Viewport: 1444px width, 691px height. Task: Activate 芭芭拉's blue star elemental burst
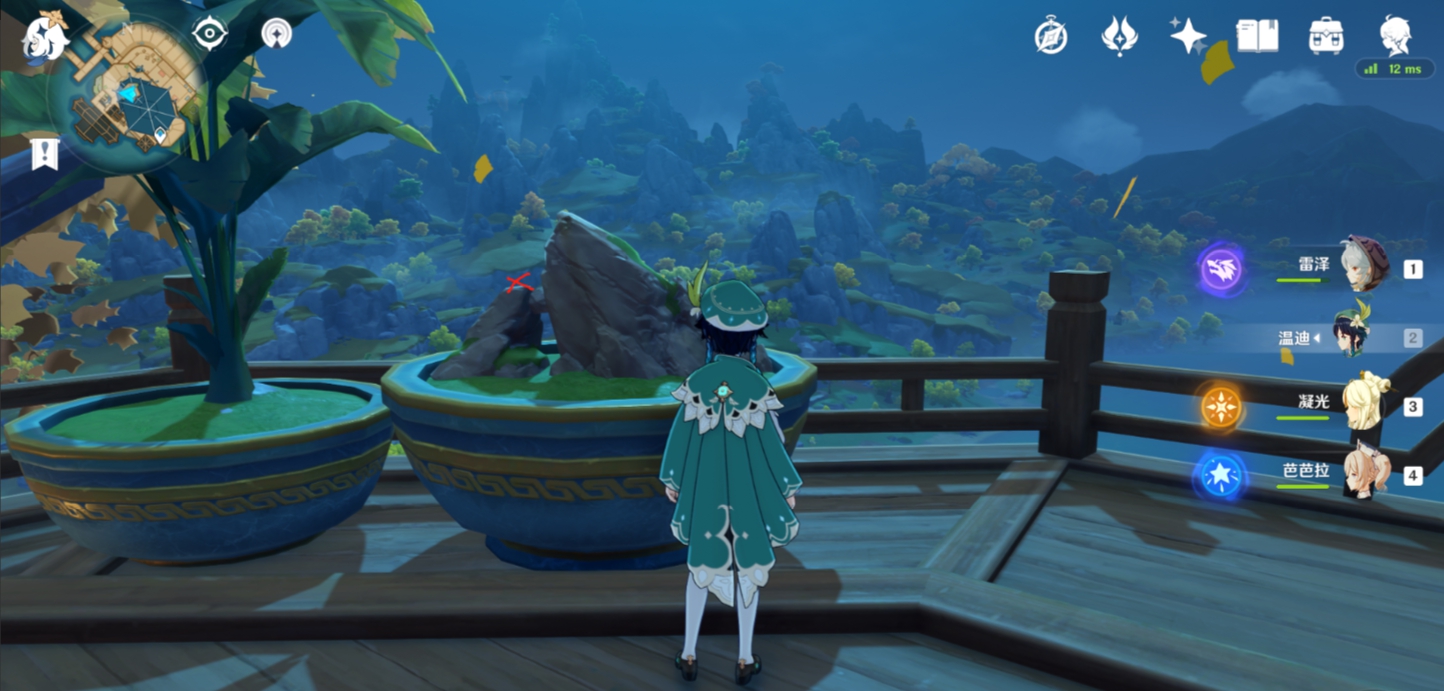click(1221, 476)
